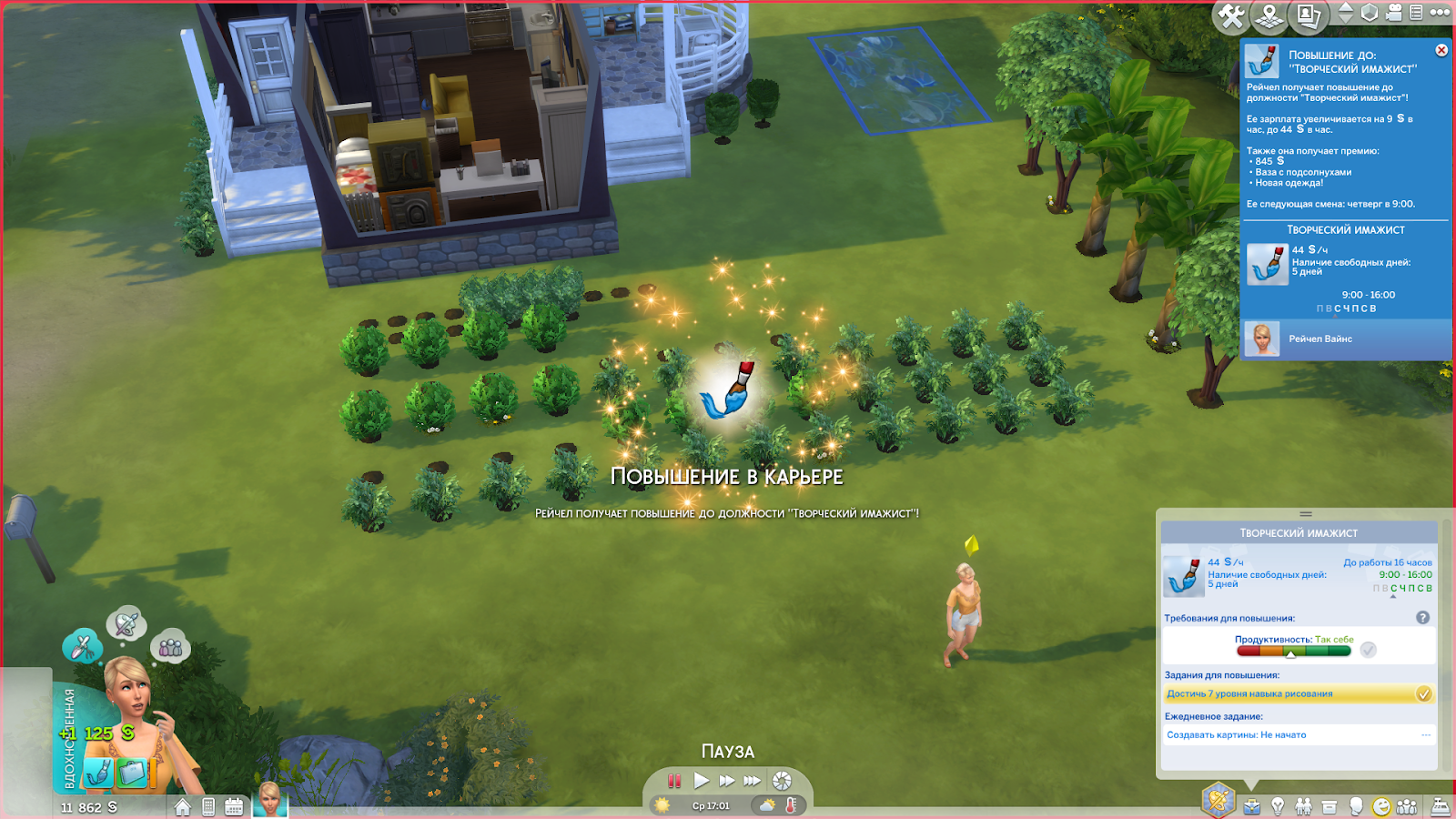
Task: Open the Relationships panel two-people icon
Action: 1304,806
